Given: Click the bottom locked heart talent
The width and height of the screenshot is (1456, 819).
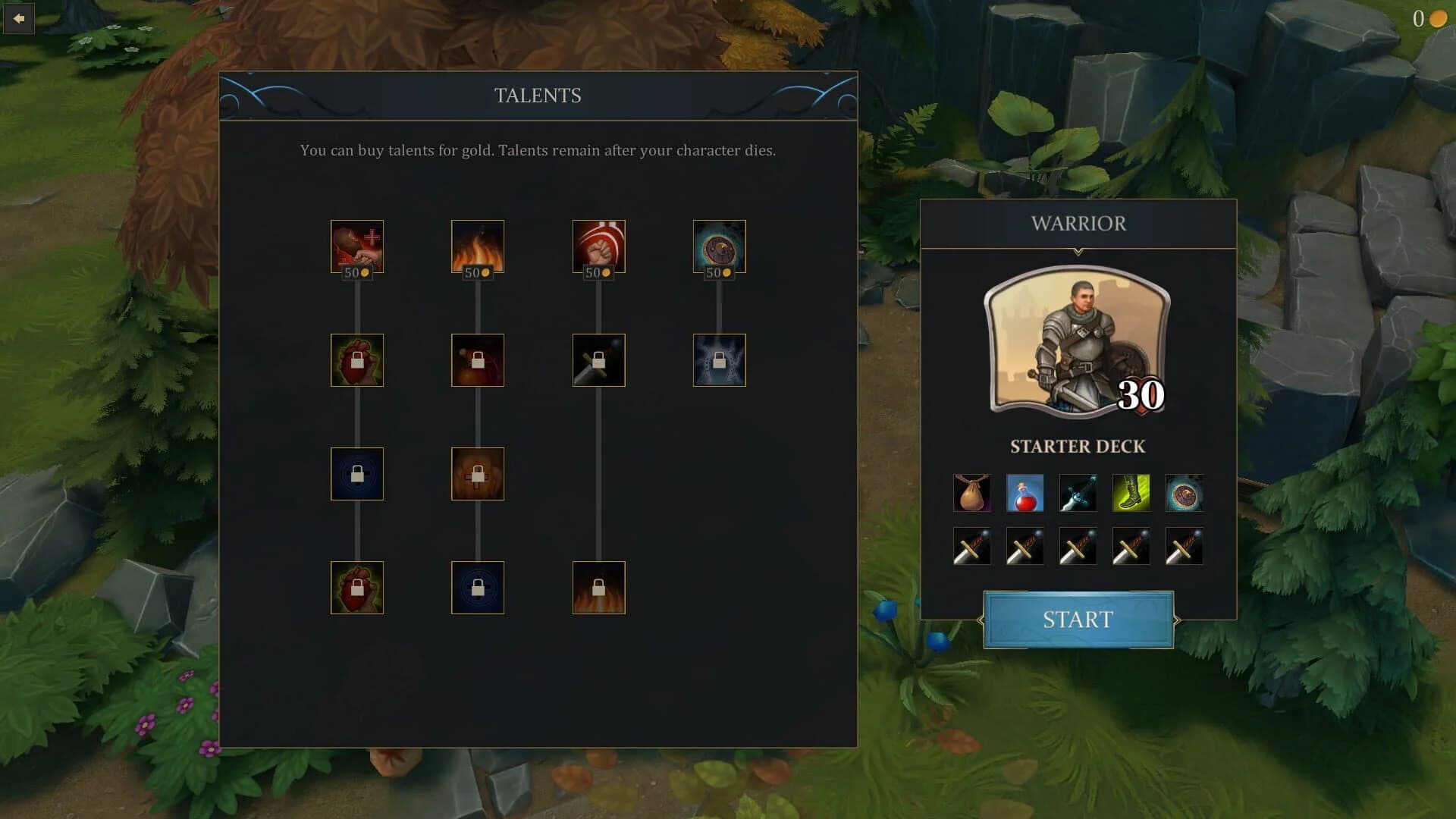Looking at the screenshot, I should click(x=356, y=588).
